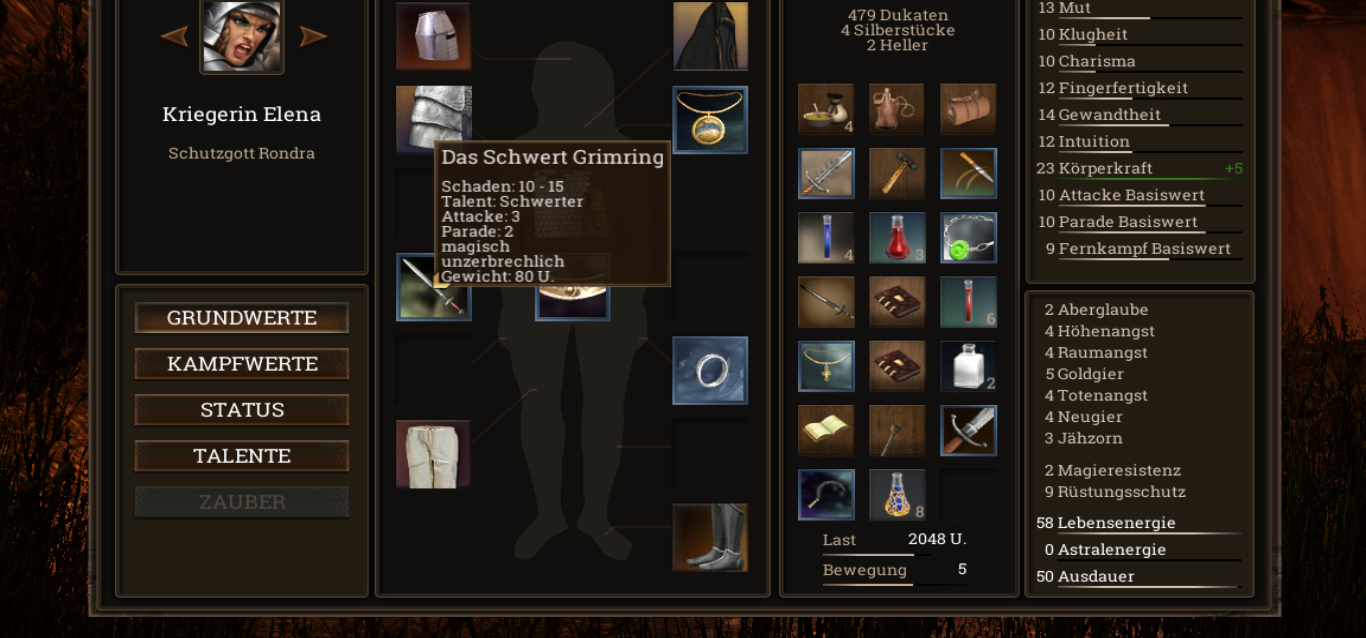Select the open yellow book item

[x=826, y=430]
